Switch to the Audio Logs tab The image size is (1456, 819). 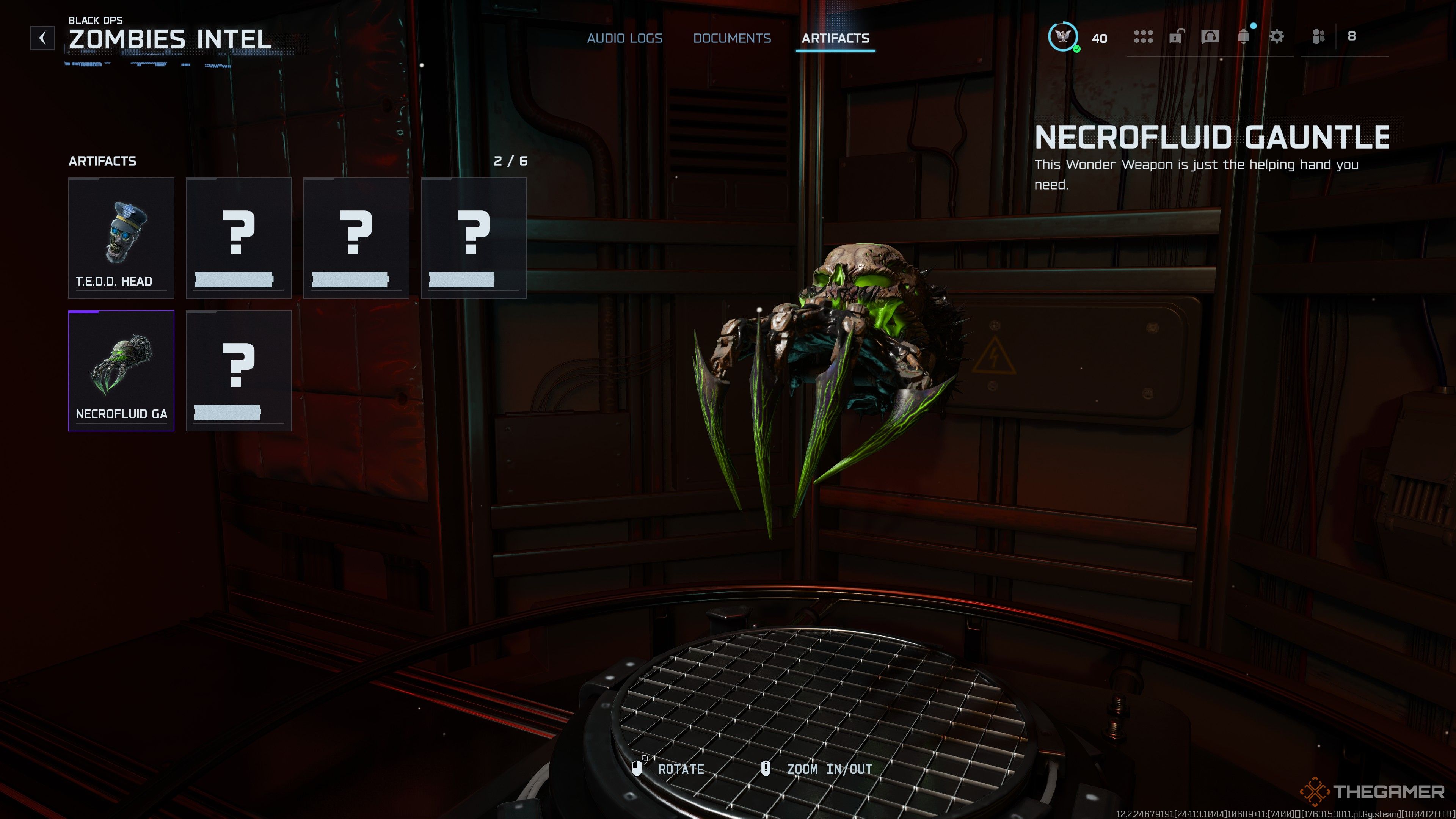pyautogui.click(x=624, y=38)
